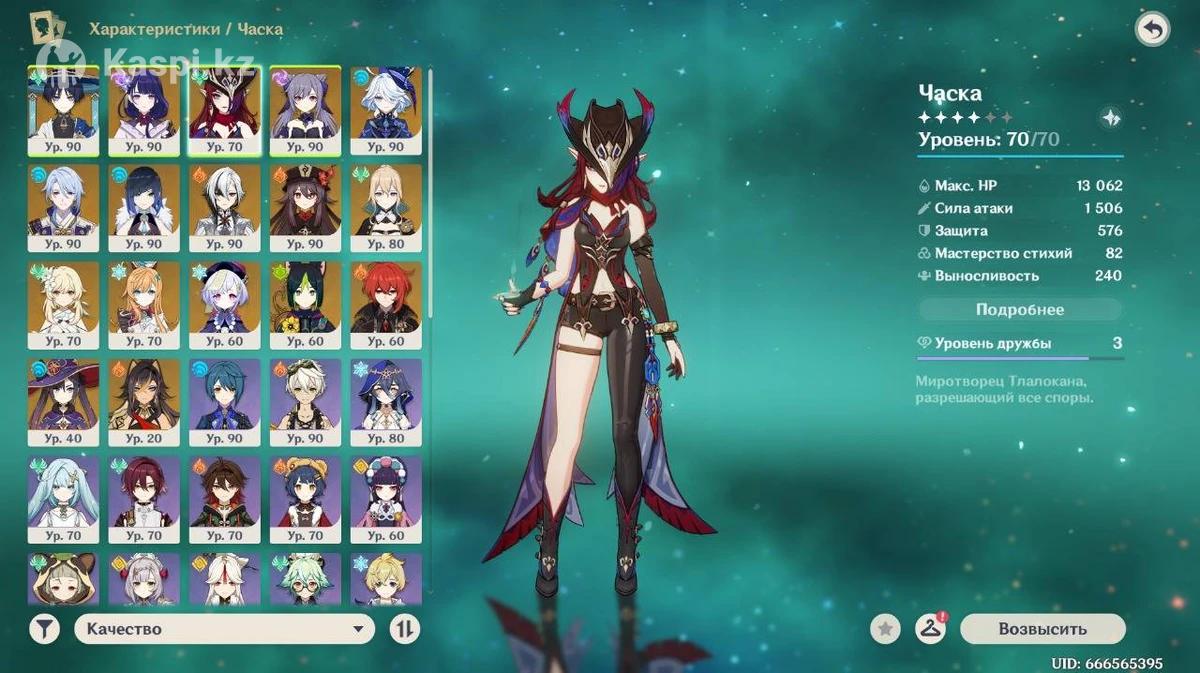Pick Hu Tao in the roster
This screenshot has width=1200, height=673.
coord(305,207)
